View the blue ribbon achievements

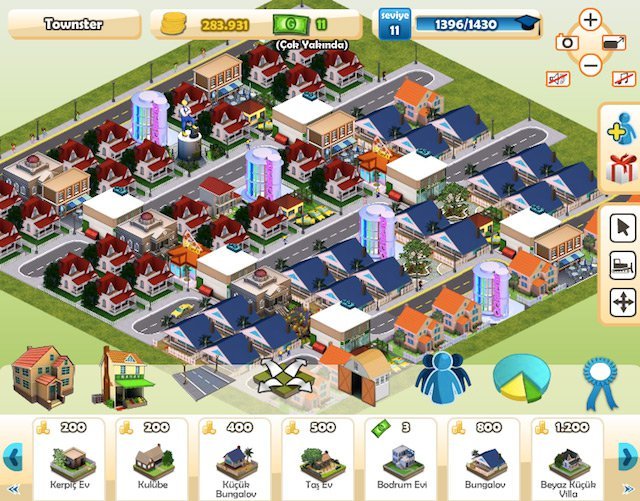[x=601, y=378]
